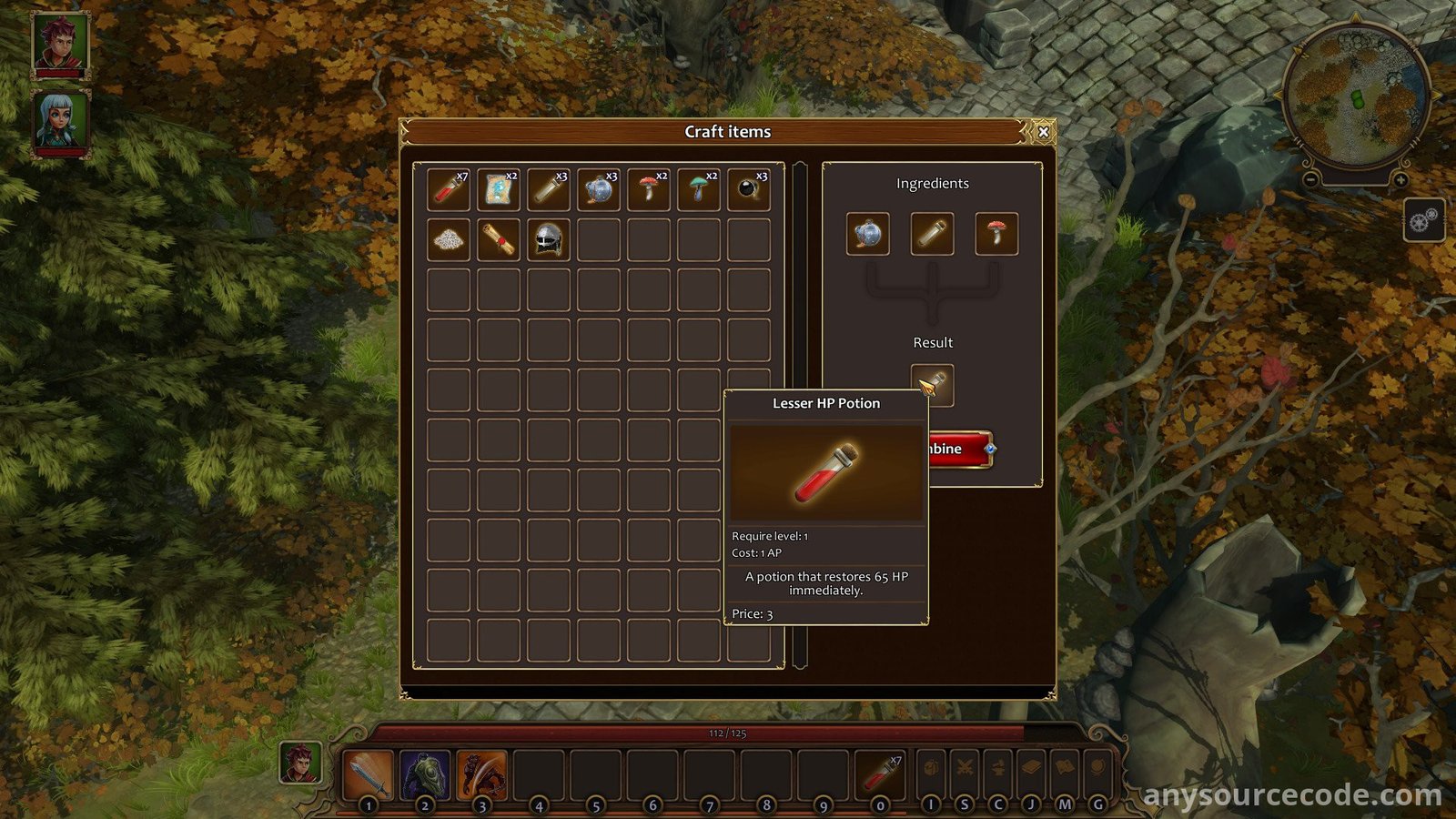
Task: Choose the round water flask in inventory
Action: pos(599,189)
